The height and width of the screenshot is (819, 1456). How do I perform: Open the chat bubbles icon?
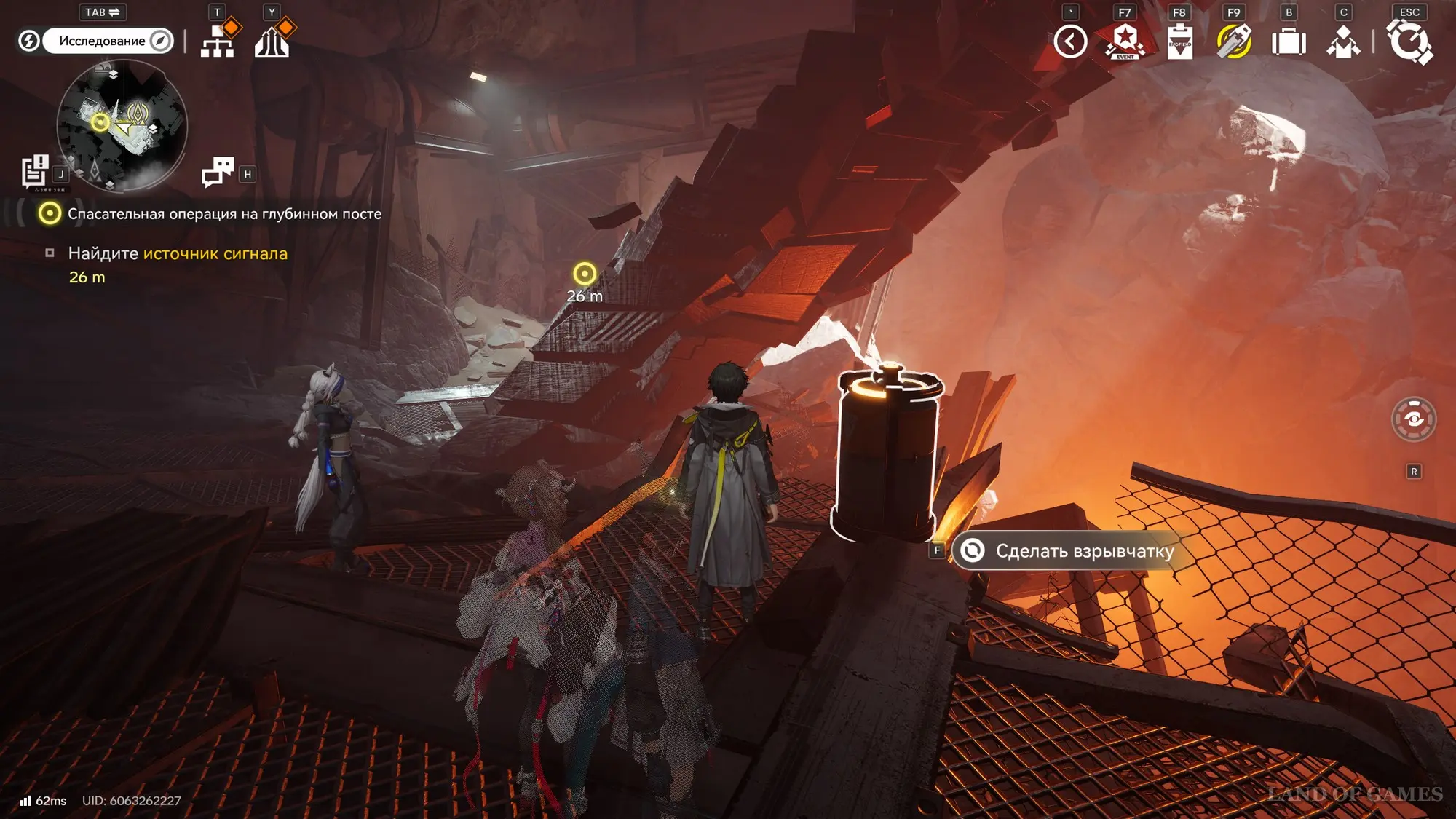tap(218, 173)
